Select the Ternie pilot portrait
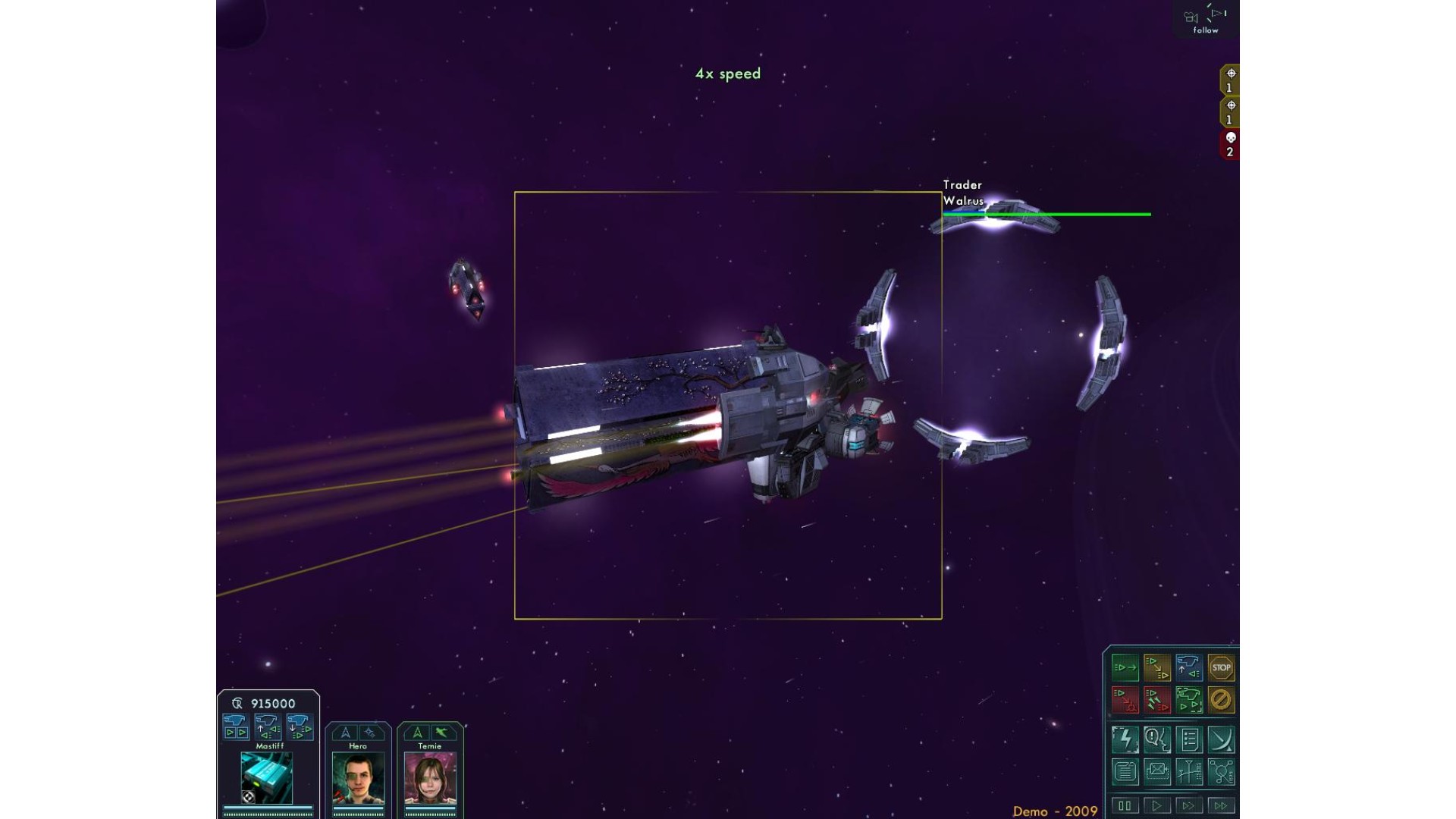This screenshot has height=819, width=1456. coord(430,778)
